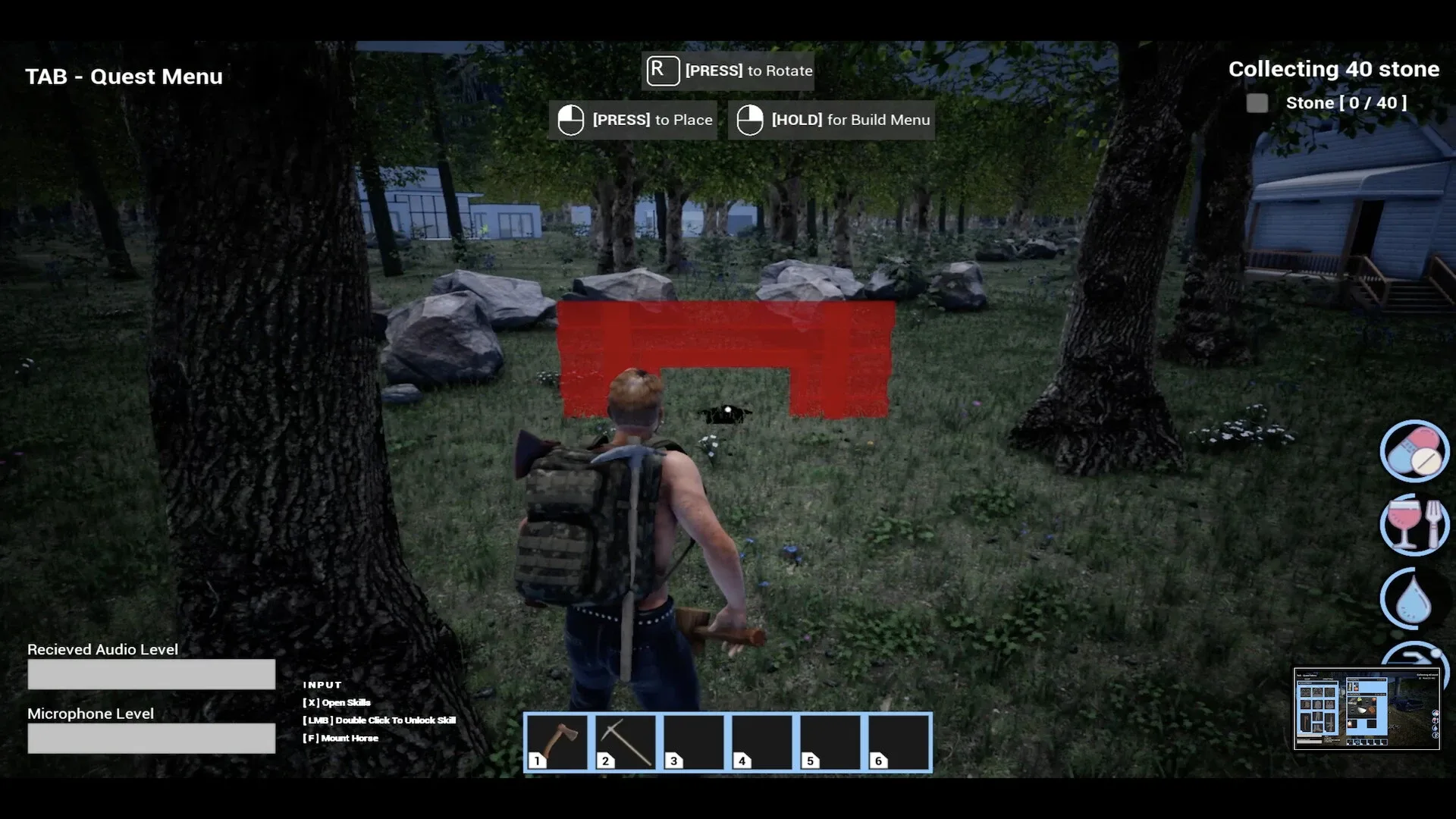The width and height of the screenshot is (1456, 819).
Task: Open the TAB Quest Menu
Action: pos(123,76)
